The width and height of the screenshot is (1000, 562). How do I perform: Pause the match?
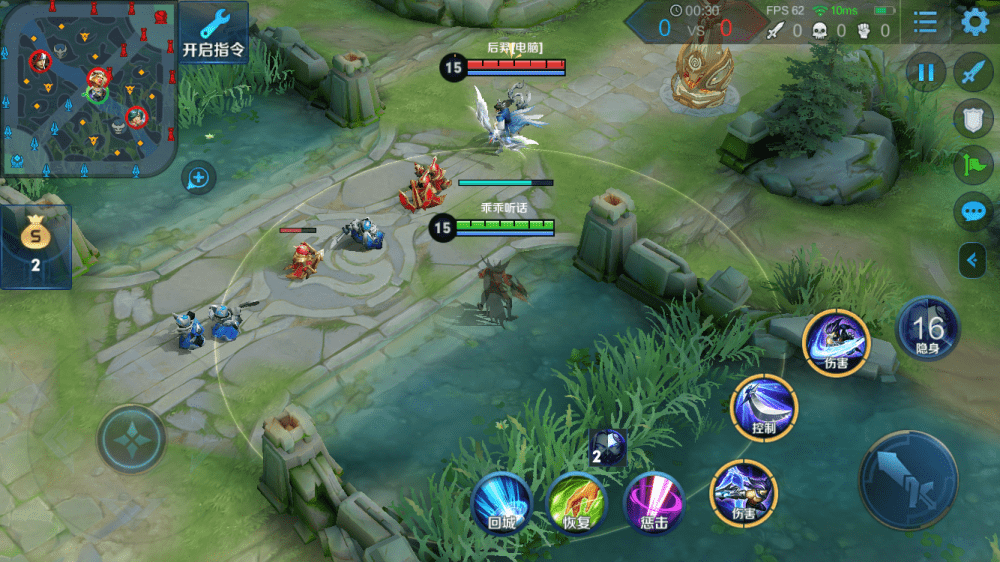927,72
